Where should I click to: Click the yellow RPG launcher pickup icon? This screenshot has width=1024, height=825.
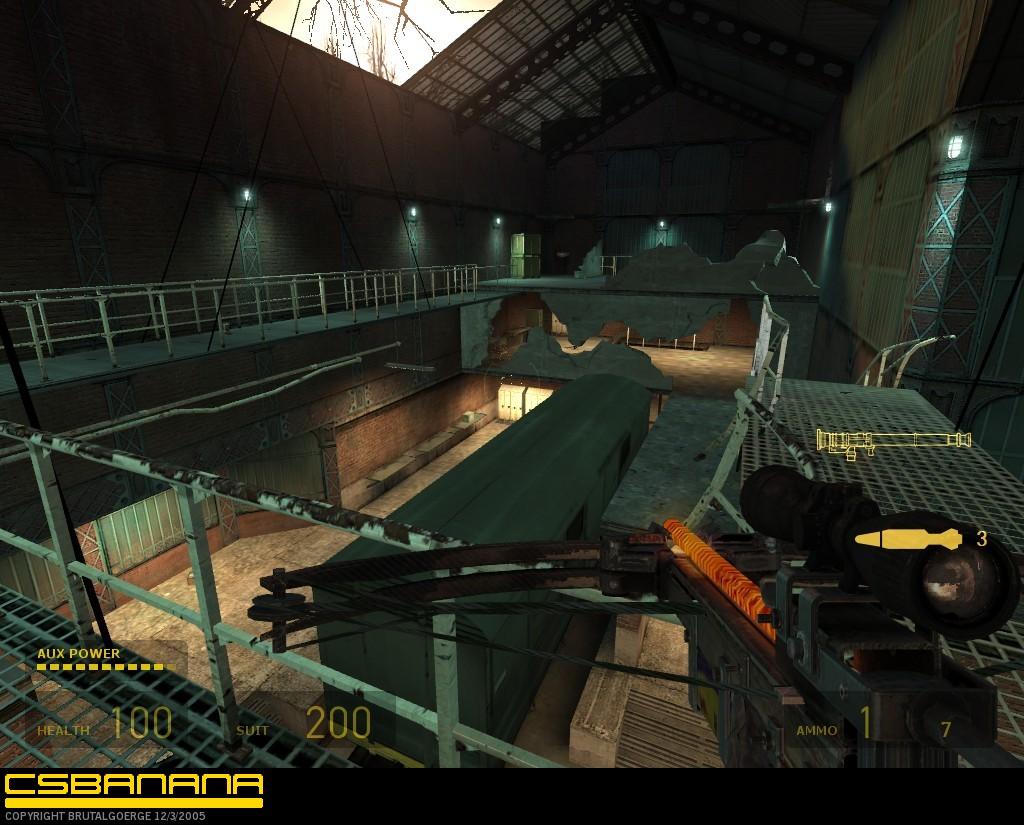click(x=893, y=440)
